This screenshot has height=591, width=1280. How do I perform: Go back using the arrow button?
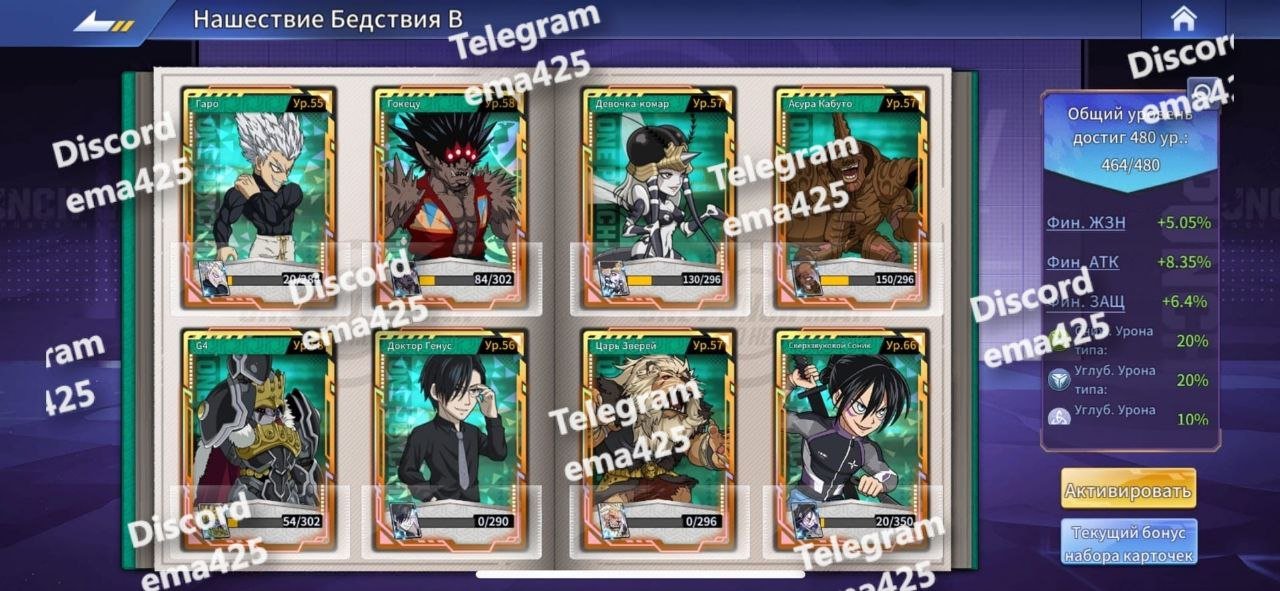pyautogui.click(x=104, y=20)
